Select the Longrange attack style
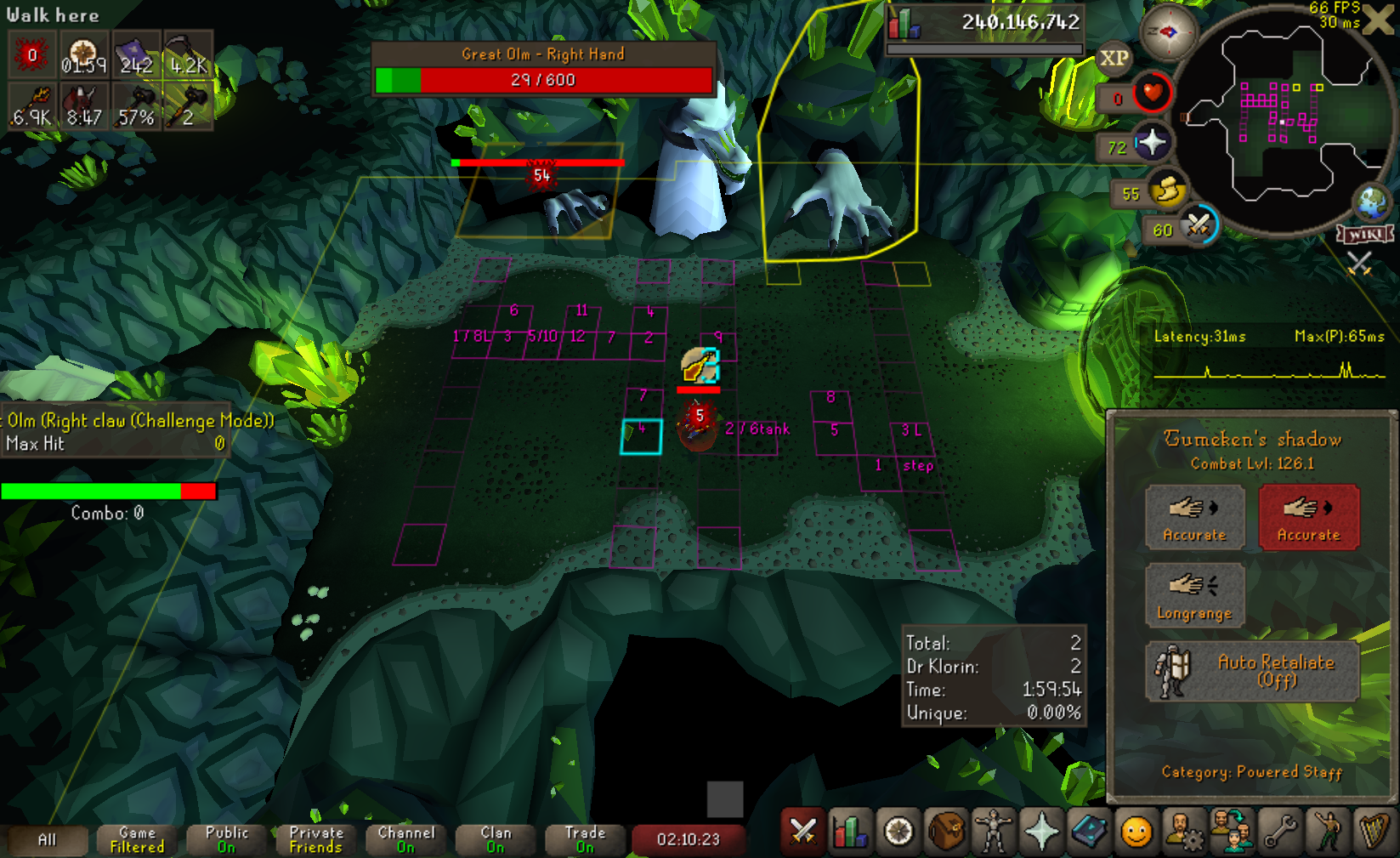Image resolution: width=1400 pixels, height=858 pixels. click(x=1194, y=595)
